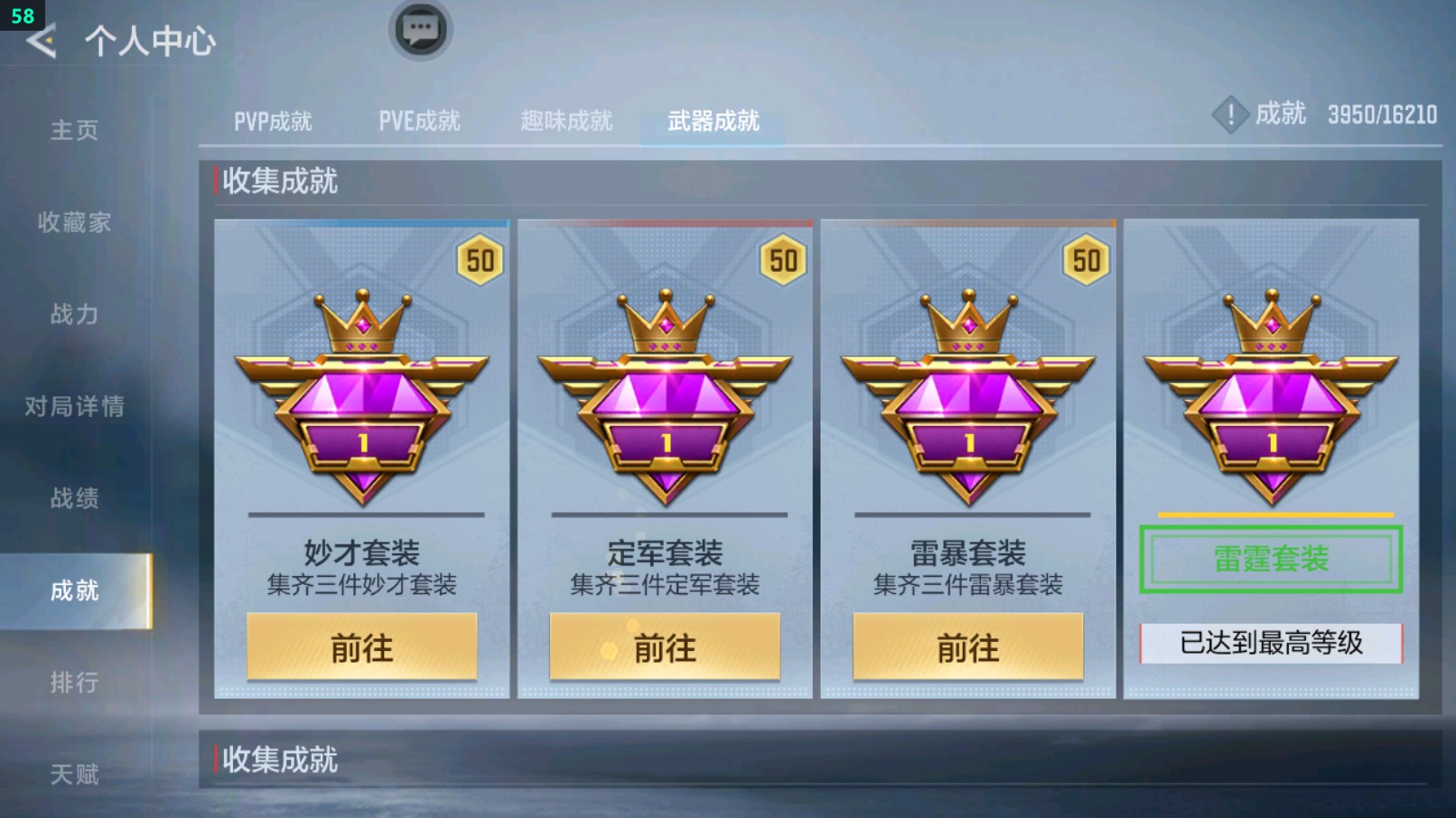Select the crowned emblem of 雷霆套装

pos(1272,388)
